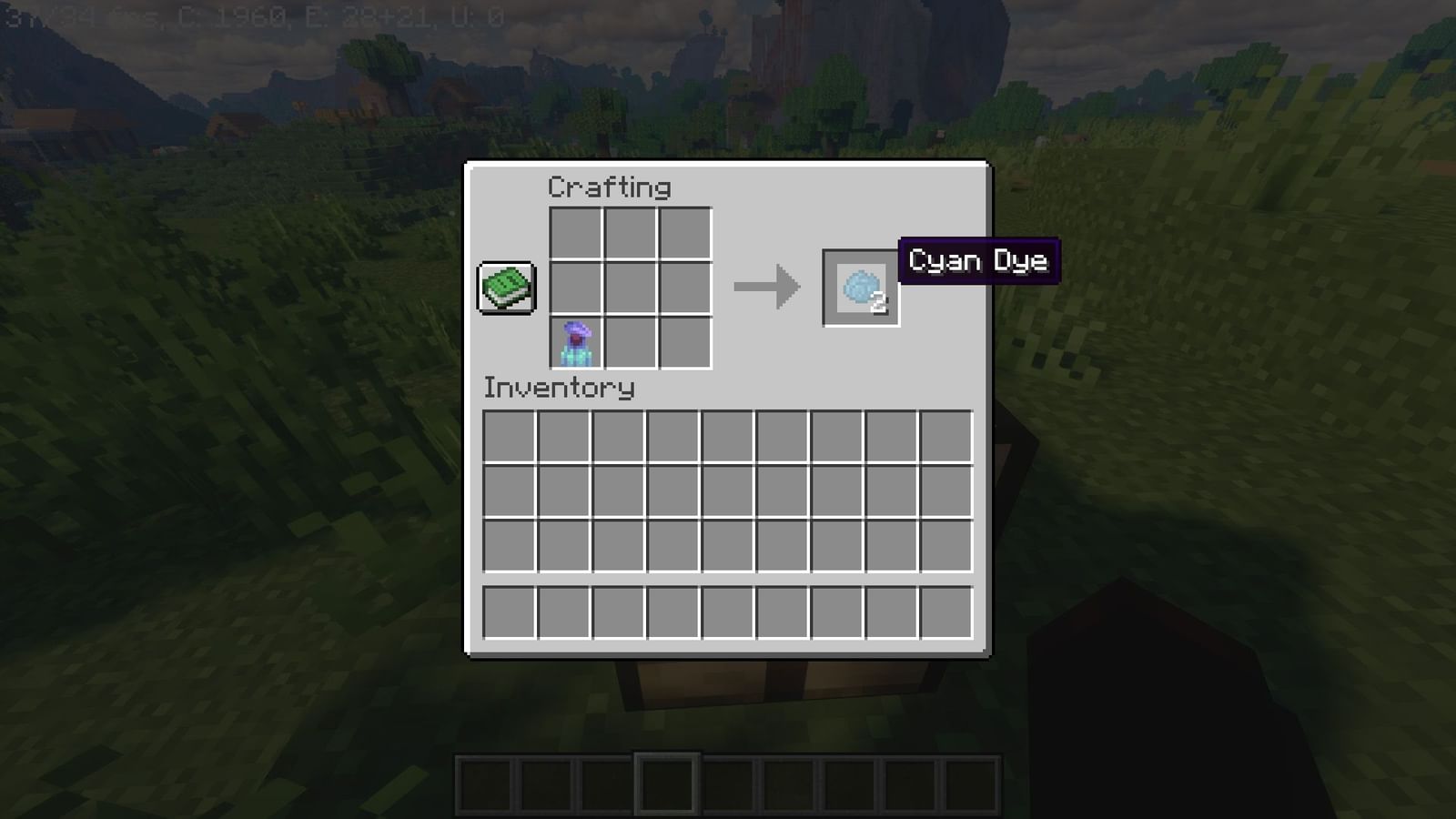Image resolution: width=1456 pixels, height=819 pixels.
Task: Click the Crafting title text
Action: 608,187
